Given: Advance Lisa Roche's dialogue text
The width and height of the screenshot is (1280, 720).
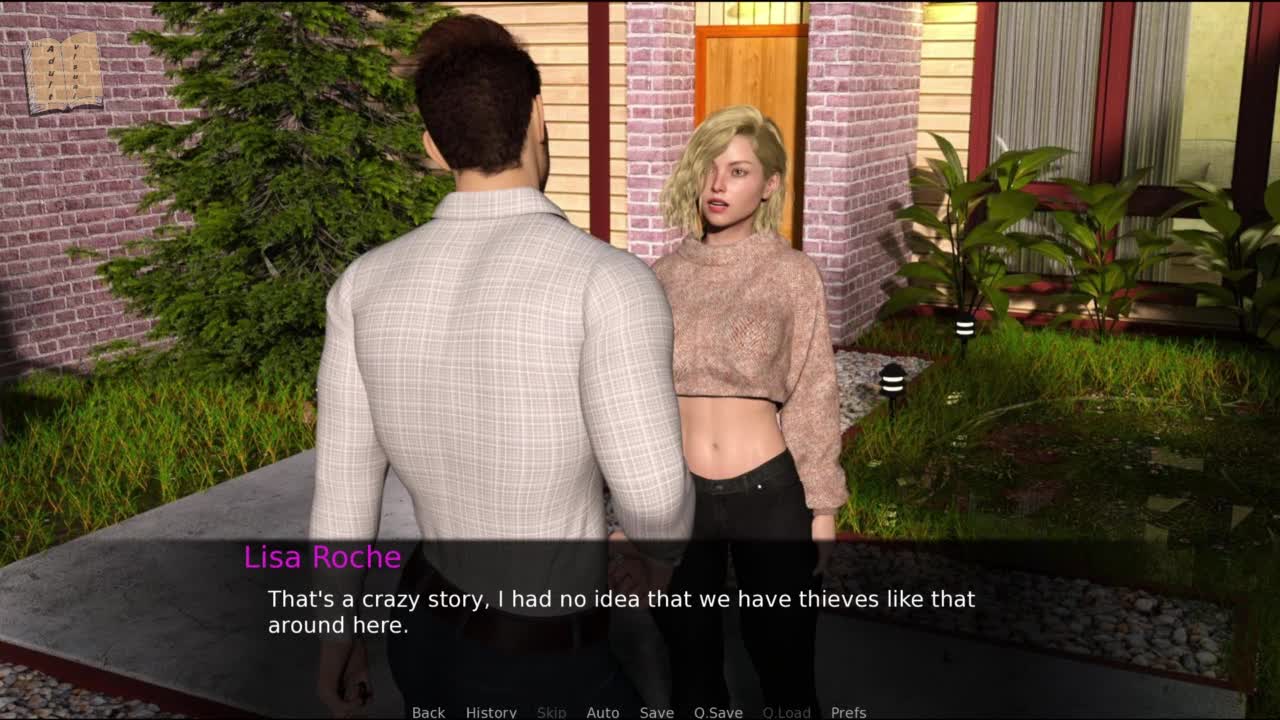Looking at the screenshot, I should click(x=620, y=612).
